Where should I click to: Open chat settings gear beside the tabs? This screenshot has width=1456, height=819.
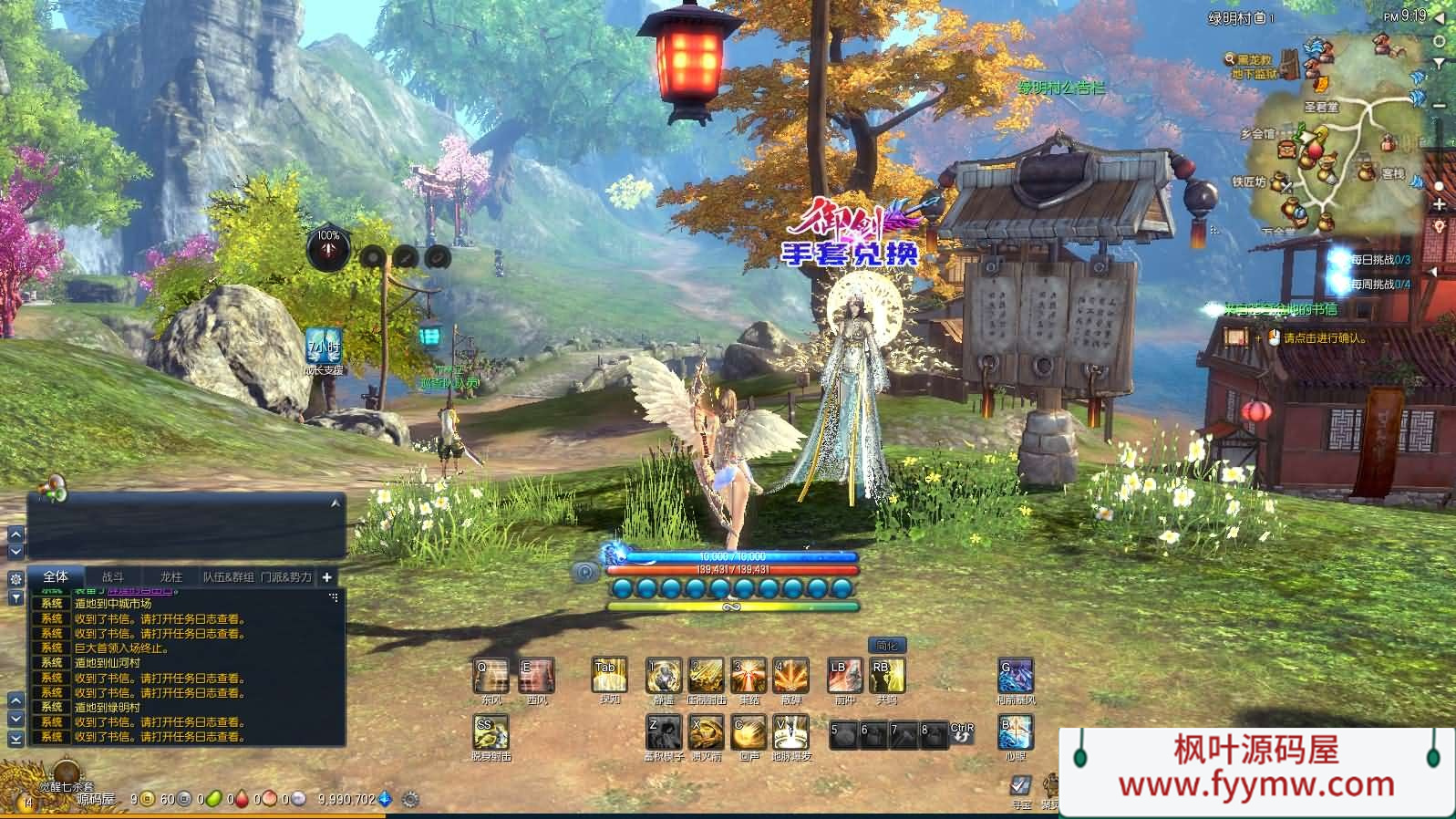(x=15, y=578)
